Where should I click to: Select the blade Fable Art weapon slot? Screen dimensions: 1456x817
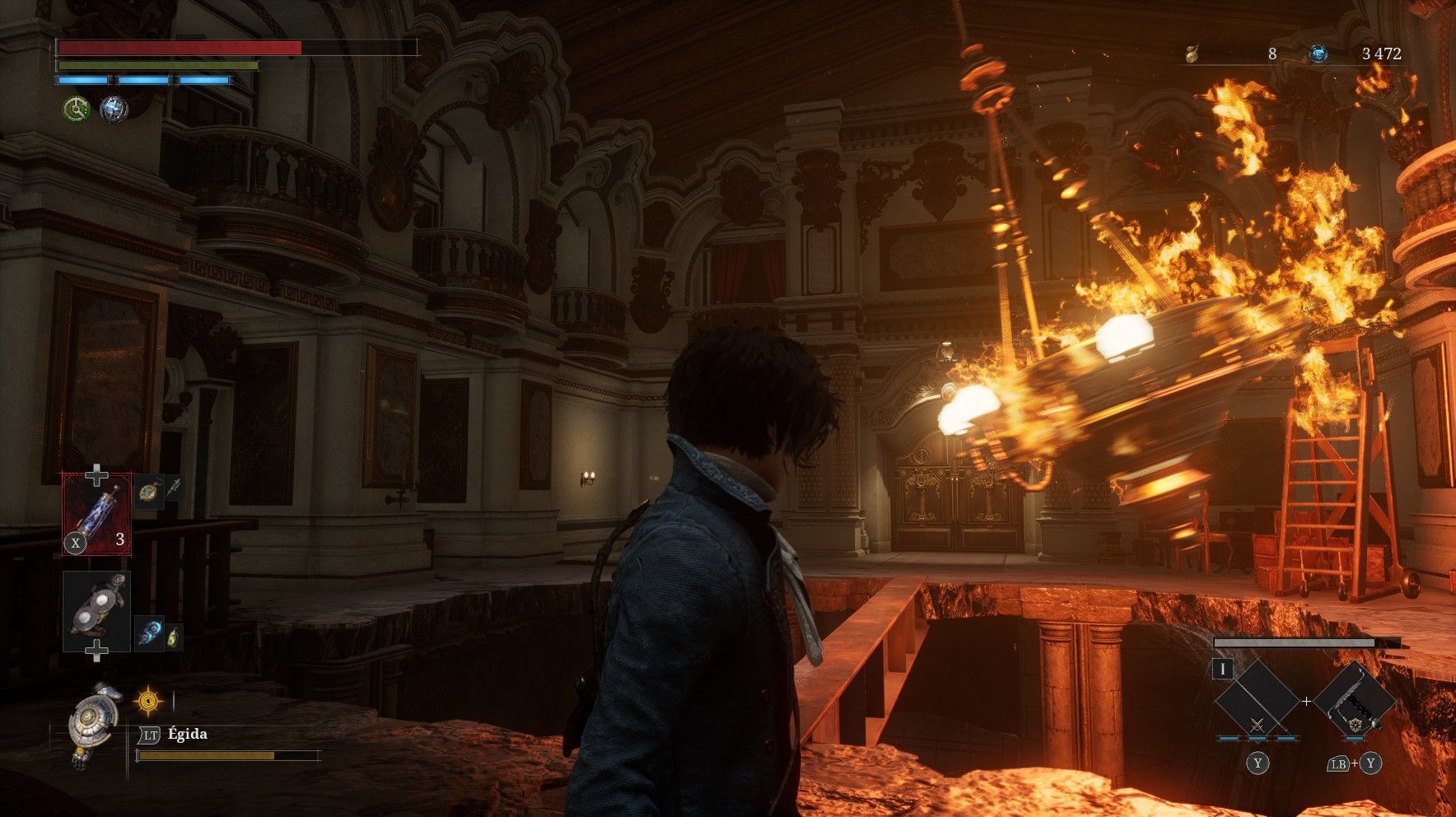[1257, 703]
